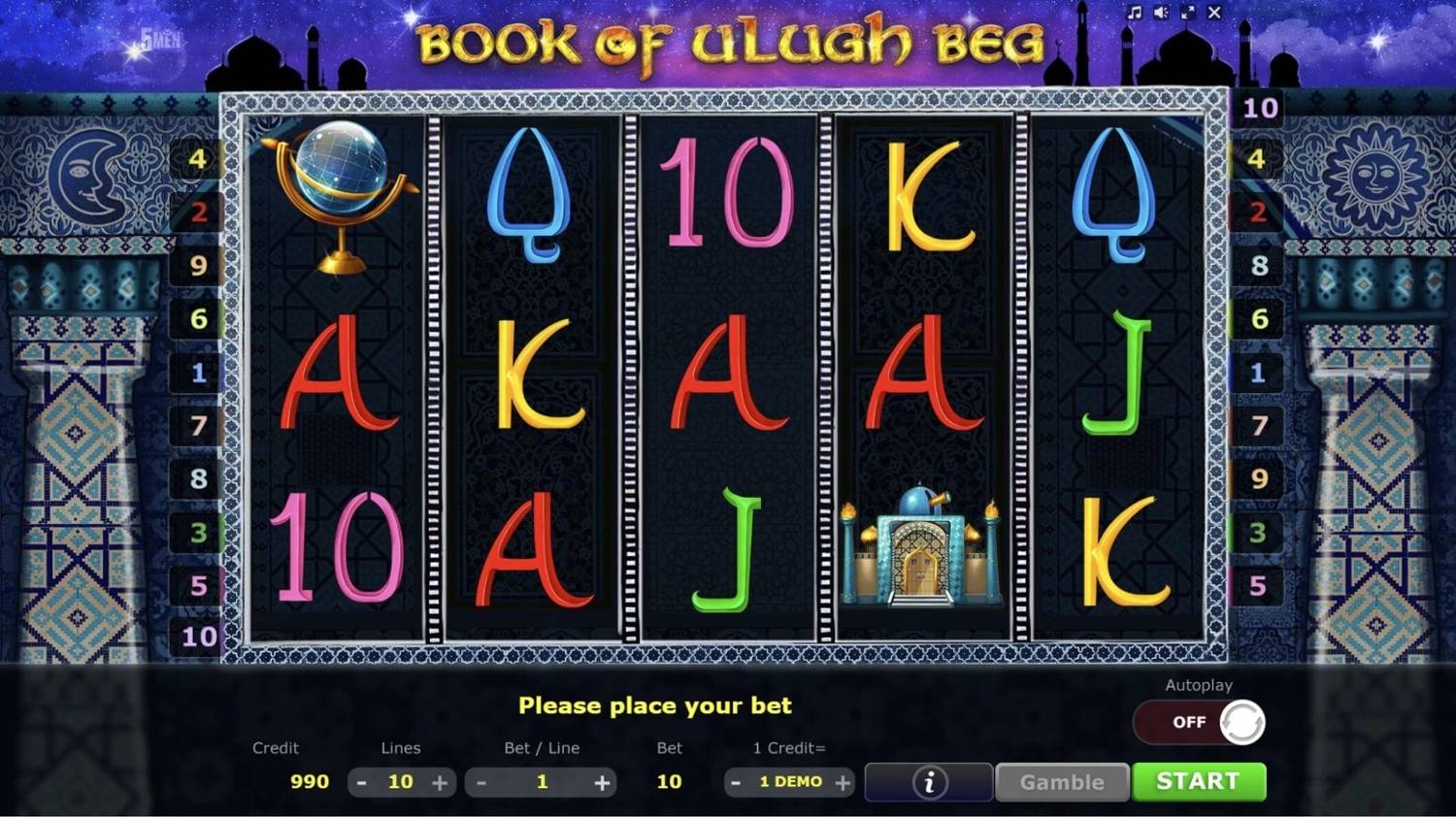Image resolution: width=1456 pixels, height=817 pixels.
Task: Toggle background music with the note icon
Action: [x=1134, y=14]
